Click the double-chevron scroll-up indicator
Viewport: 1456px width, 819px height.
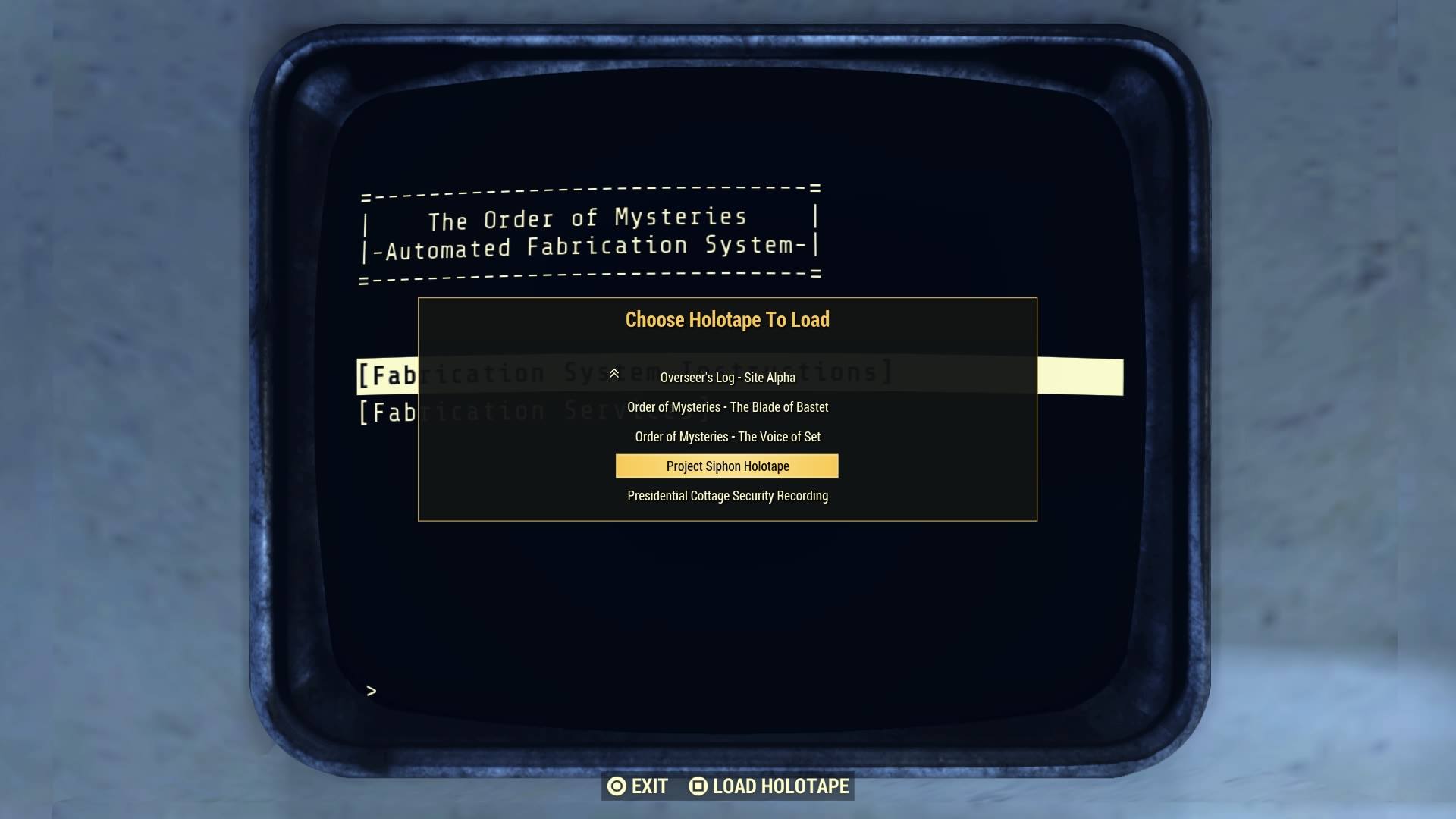(614, 373)
